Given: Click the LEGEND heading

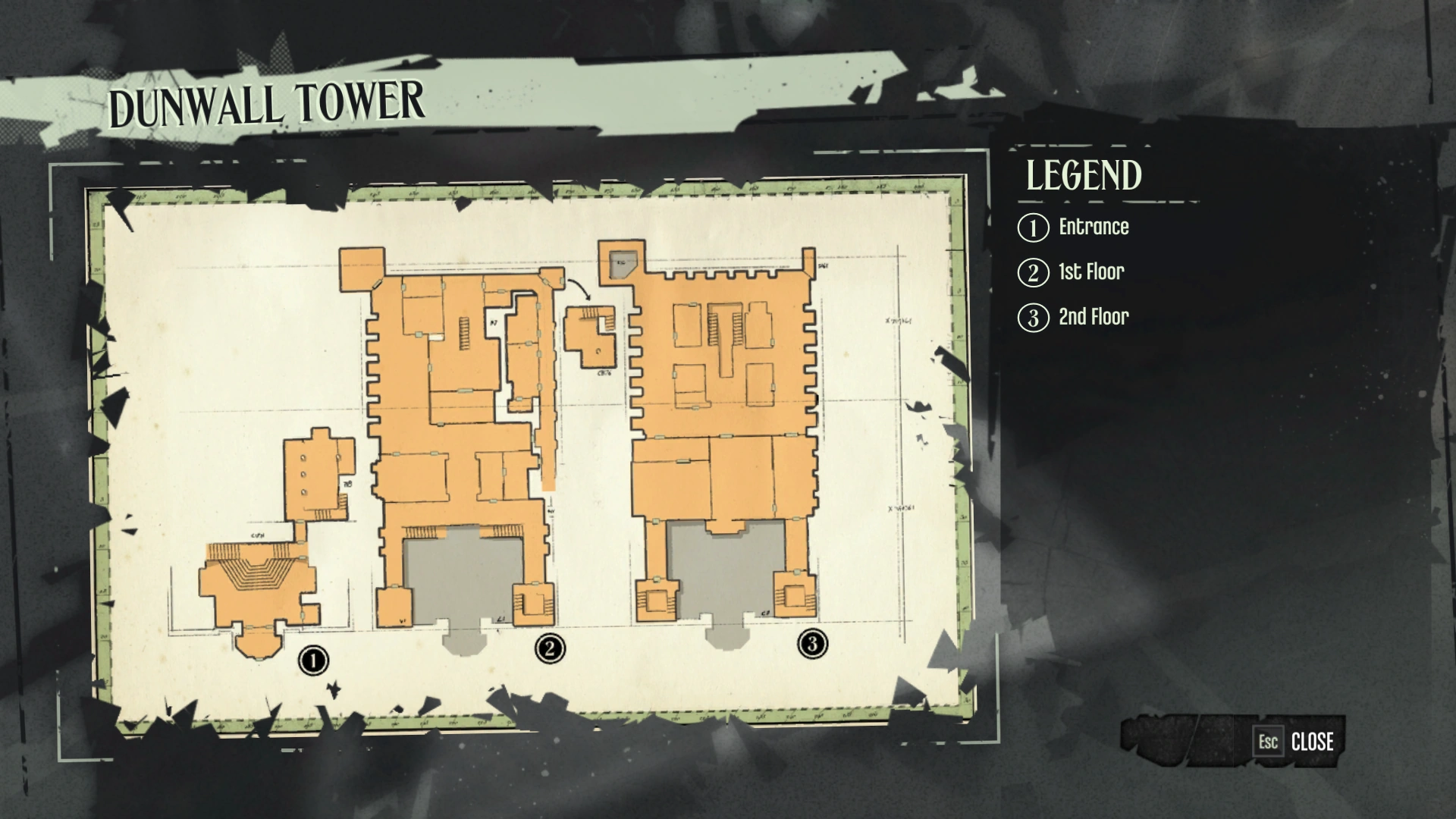Looking at the screenshot, I should click(x=1083, y=177).
